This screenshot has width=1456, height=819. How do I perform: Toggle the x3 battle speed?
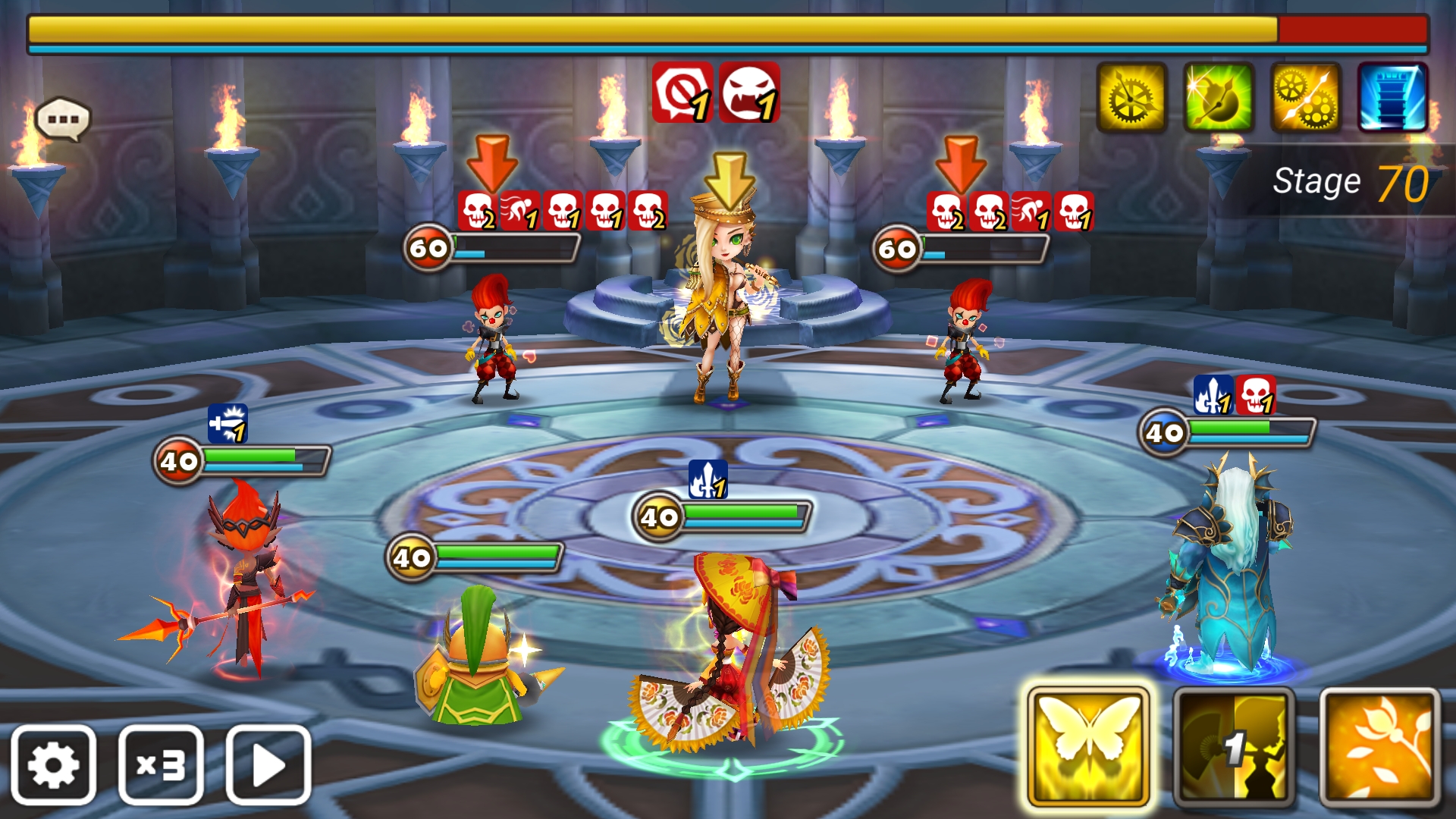[x=161, y=764]
